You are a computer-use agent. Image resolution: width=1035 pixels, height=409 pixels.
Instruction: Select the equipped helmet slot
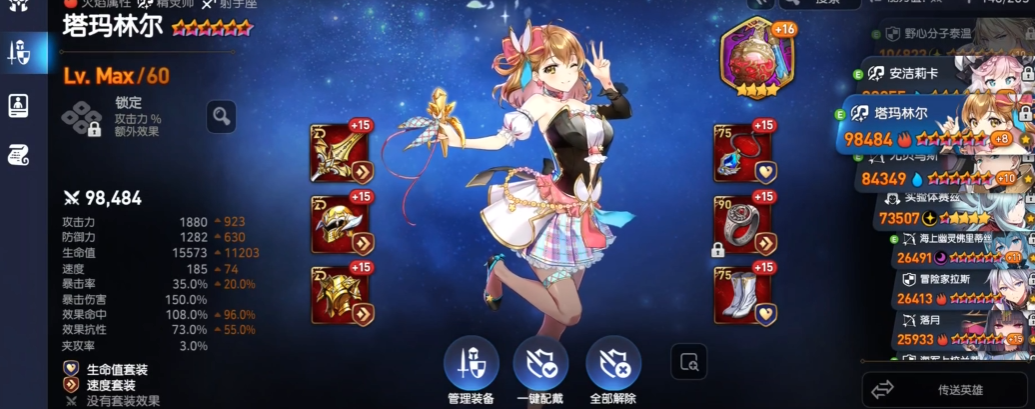pyautogui.click(x=341, y=224)
